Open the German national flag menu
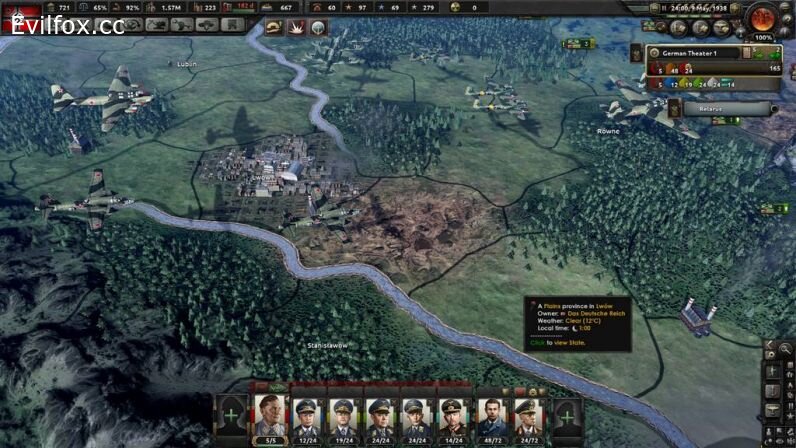The width and height of the screenshot is (796, 448). (18, 17)
